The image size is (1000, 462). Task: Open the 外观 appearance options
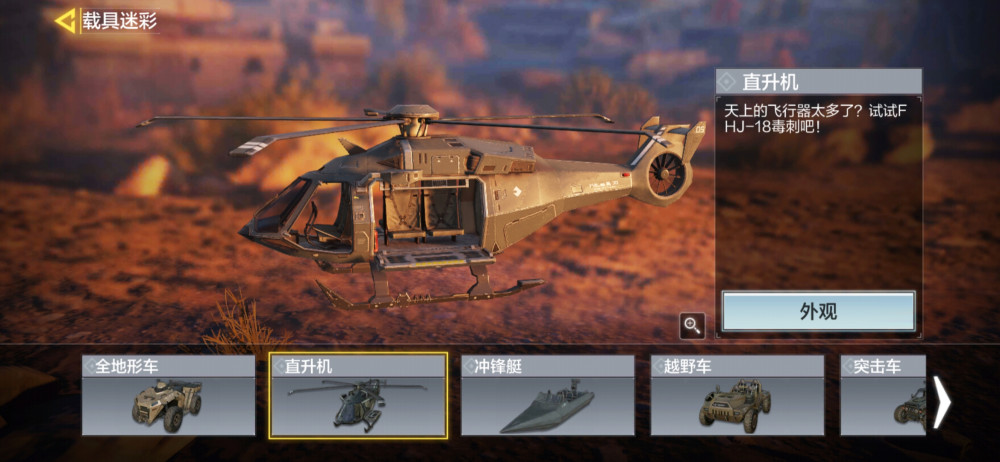coord(818,311)
